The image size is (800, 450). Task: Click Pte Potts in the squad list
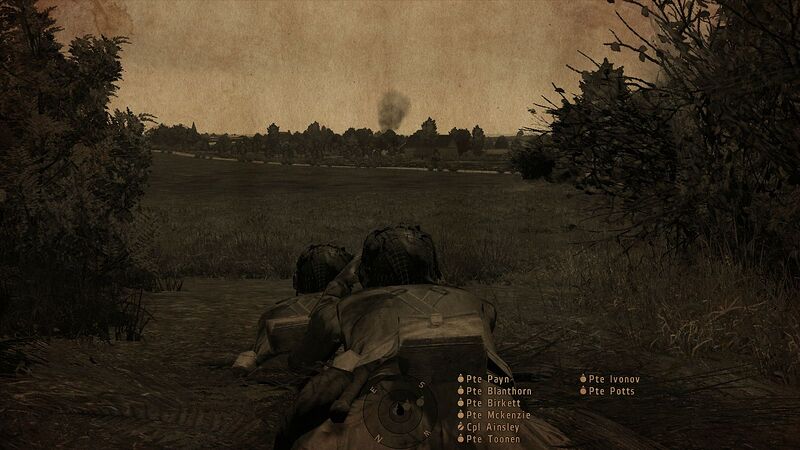tap(609, 391)
